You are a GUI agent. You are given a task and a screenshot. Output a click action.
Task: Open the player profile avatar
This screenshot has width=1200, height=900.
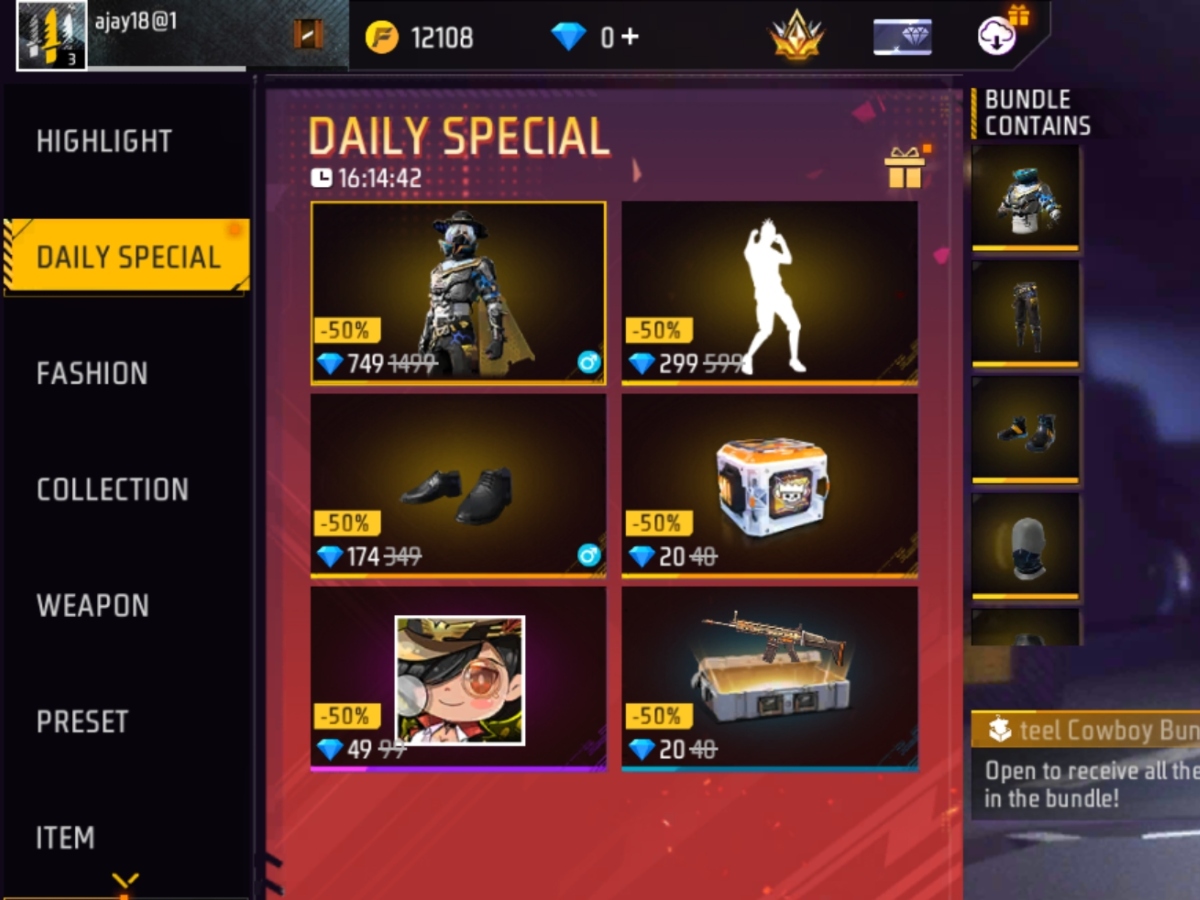52,36
